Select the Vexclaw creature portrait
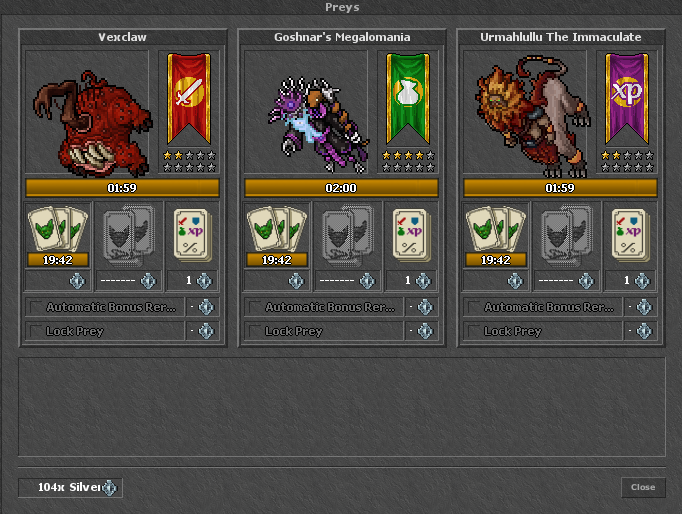 pos(90,111)
